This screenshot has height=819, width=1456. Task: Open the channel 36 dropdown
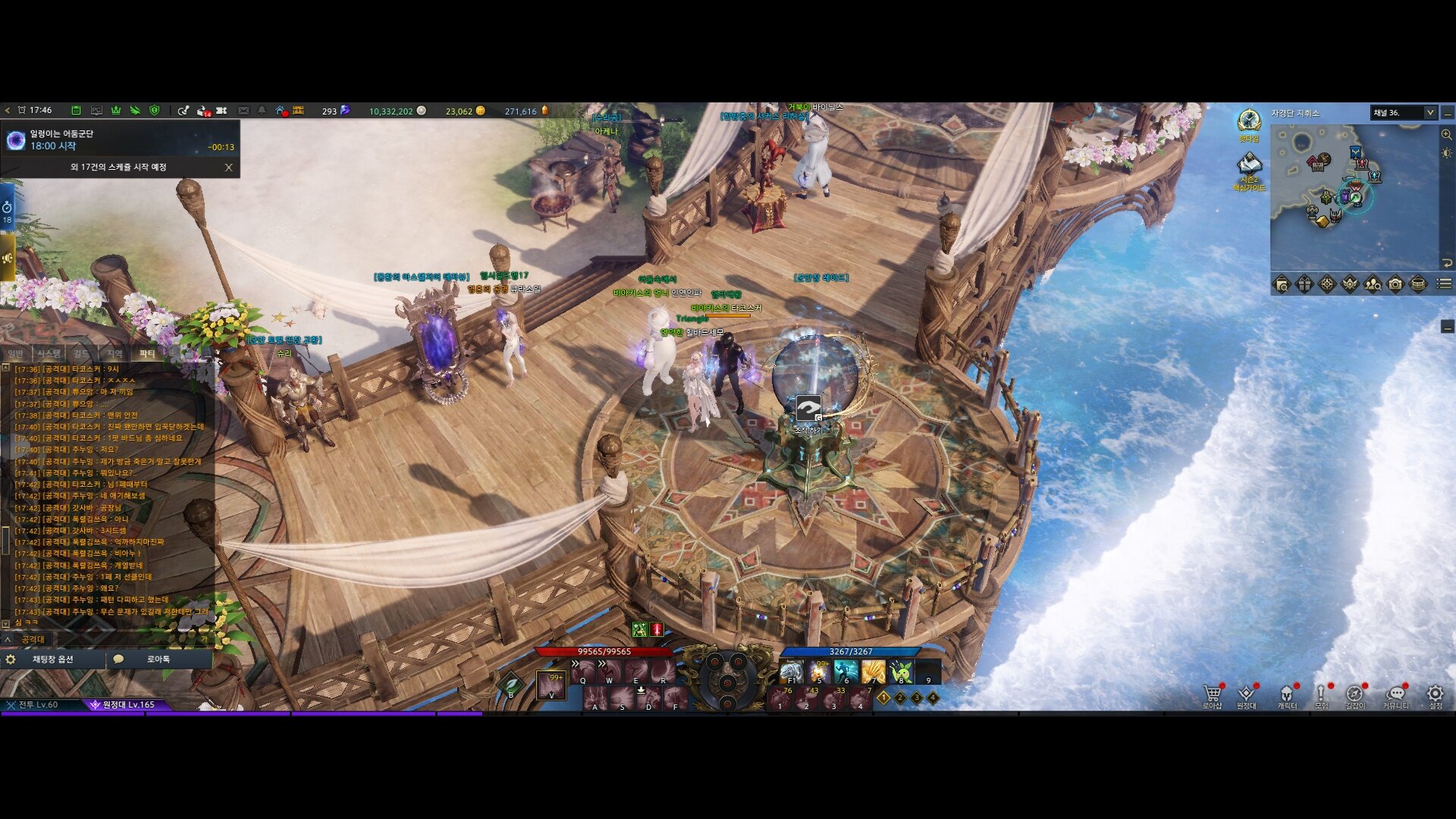(1429, 113)
